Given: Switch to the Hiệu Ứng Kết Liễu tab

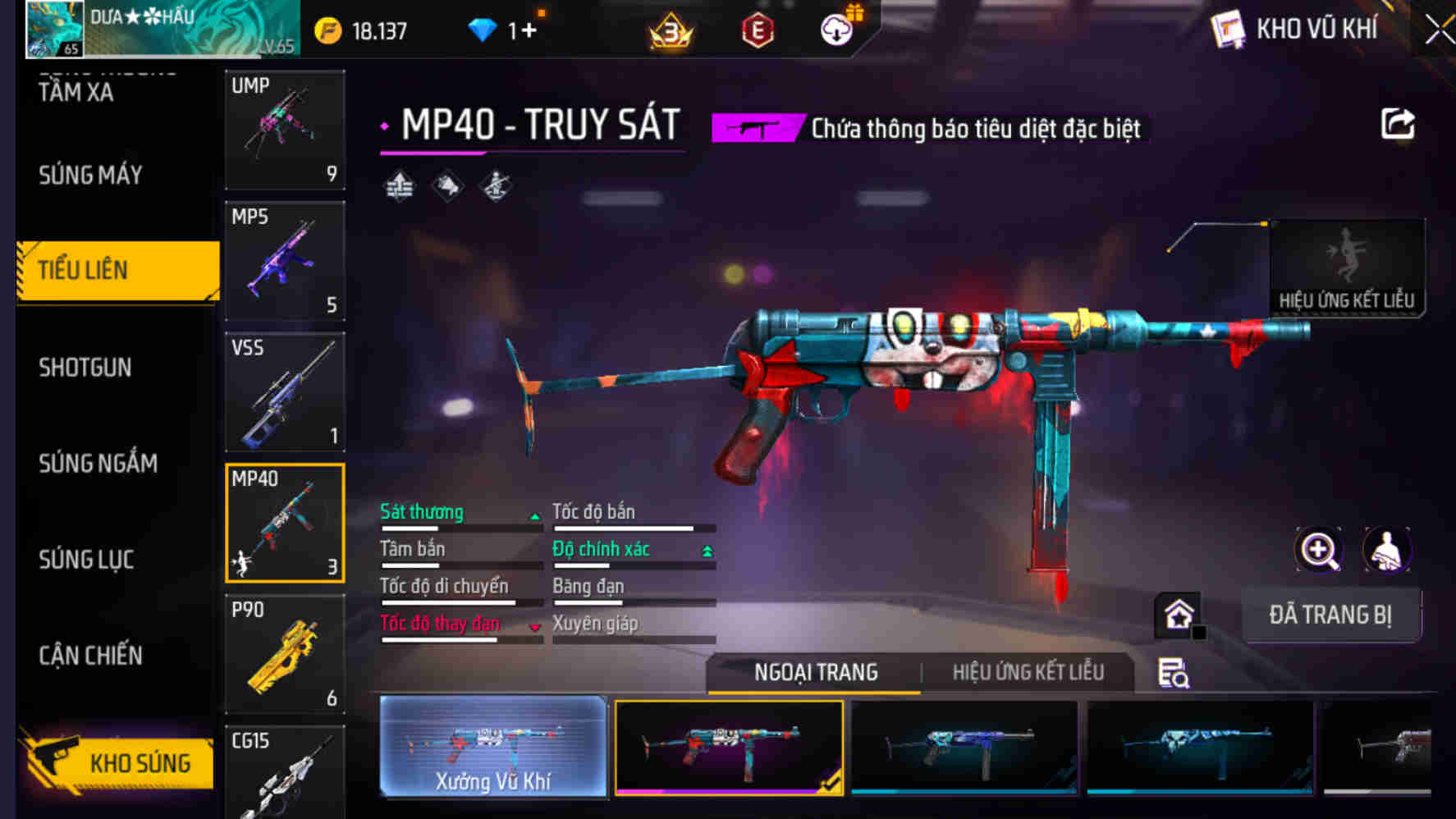Looking at the screenshot, I should click(1028, 673).
